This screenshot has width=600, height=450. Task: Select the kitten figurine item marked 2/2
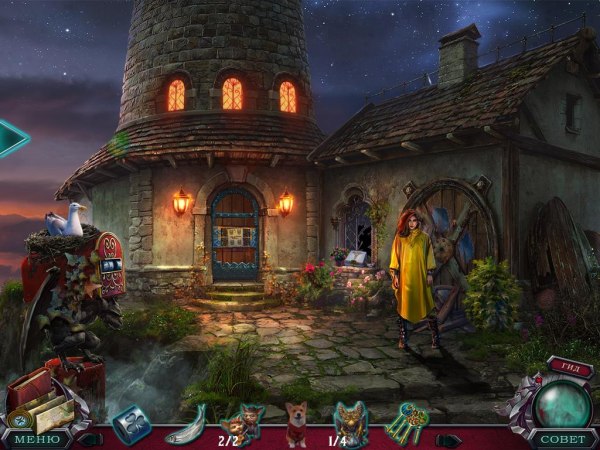(x=243, y=422)
